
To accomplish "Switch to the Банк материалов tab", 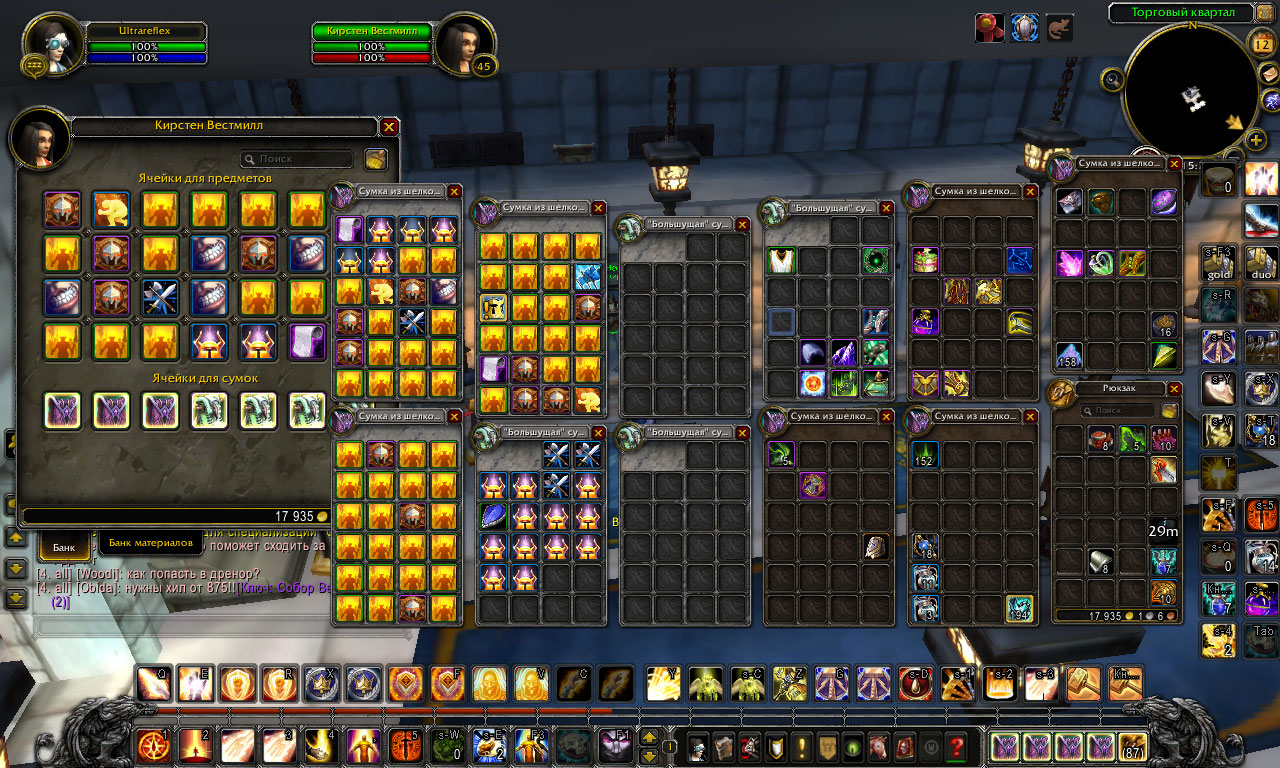I will (x=150, y=543).
